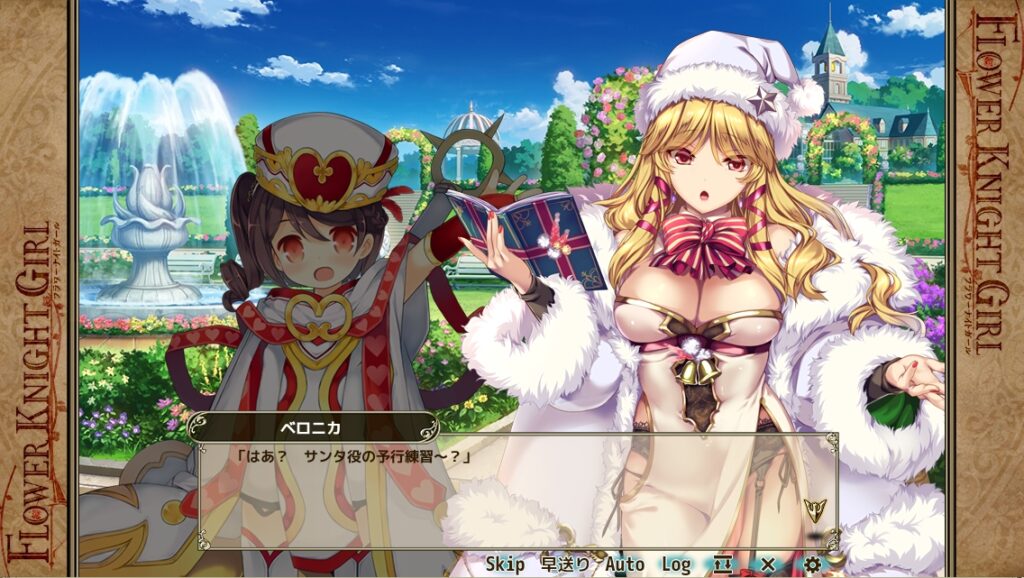Skip the current story scene

505,565
